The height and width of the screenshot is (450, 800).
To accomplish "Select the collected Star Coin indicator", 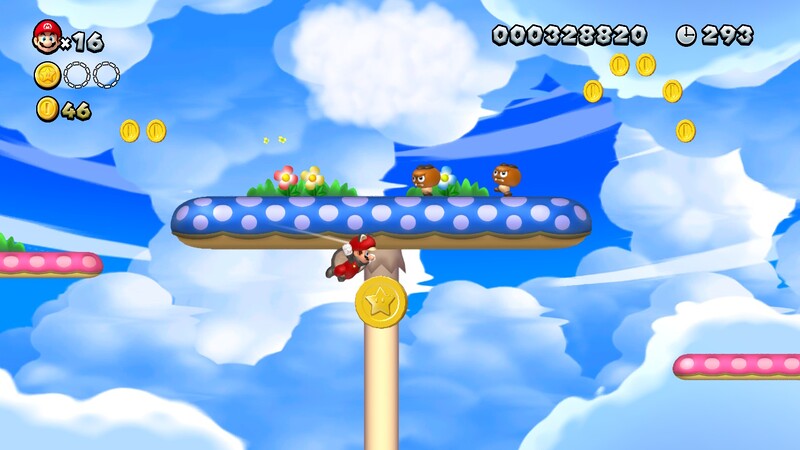I will [x=47, y=74].
